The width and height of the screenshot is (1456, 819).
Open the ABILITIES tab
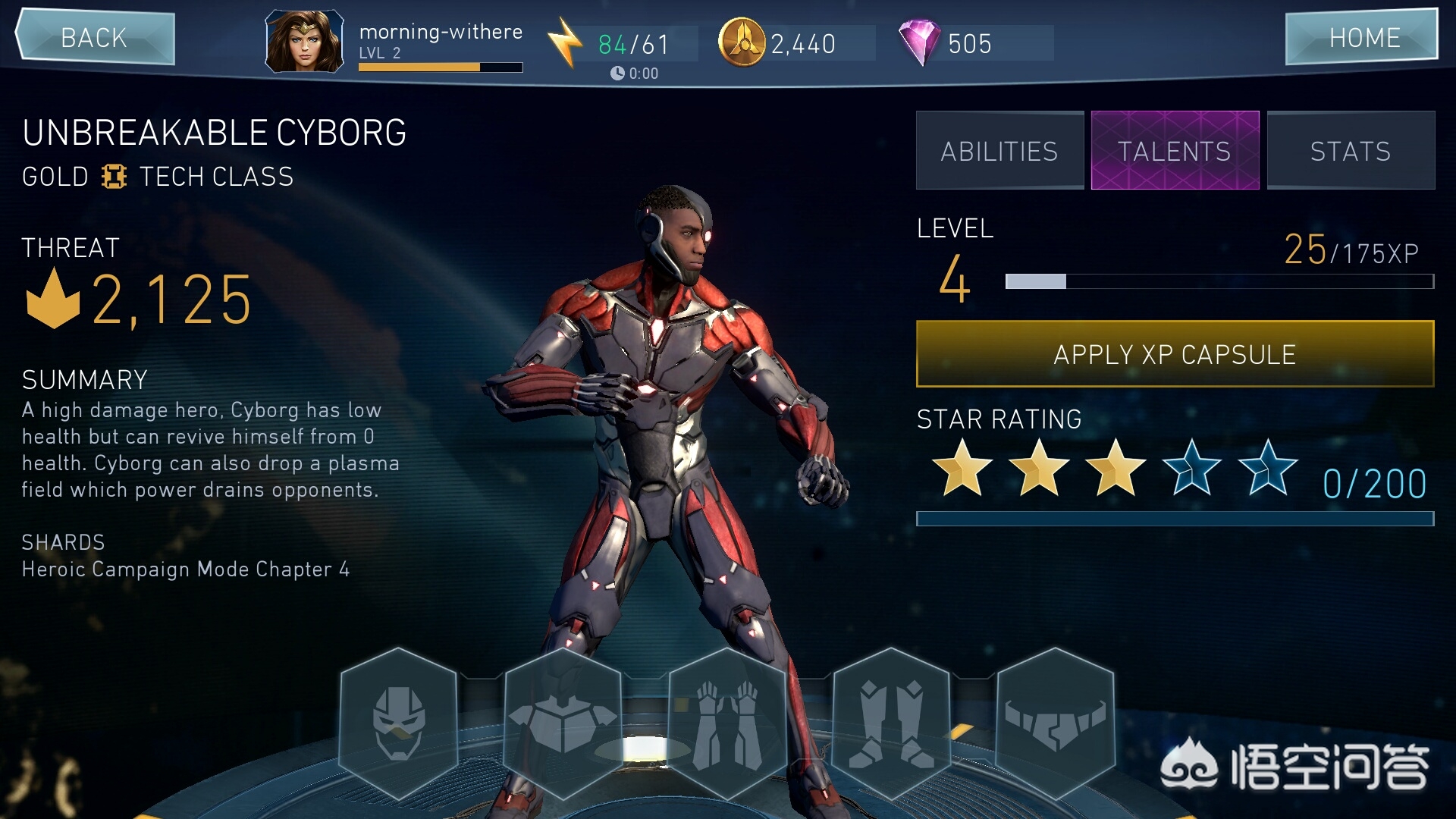[999, 151]
